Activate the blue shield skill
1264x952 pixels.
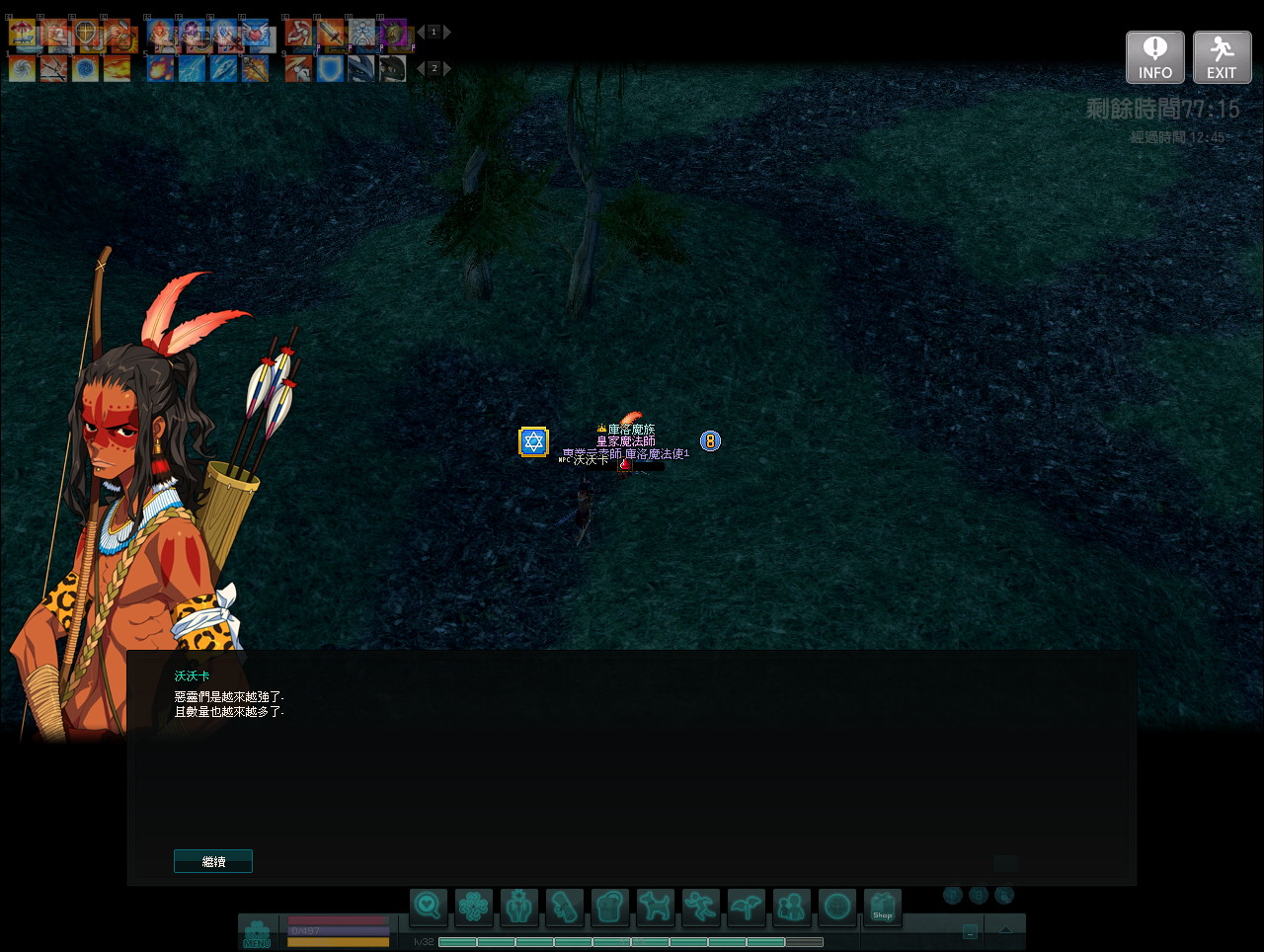tap(330, 68)
